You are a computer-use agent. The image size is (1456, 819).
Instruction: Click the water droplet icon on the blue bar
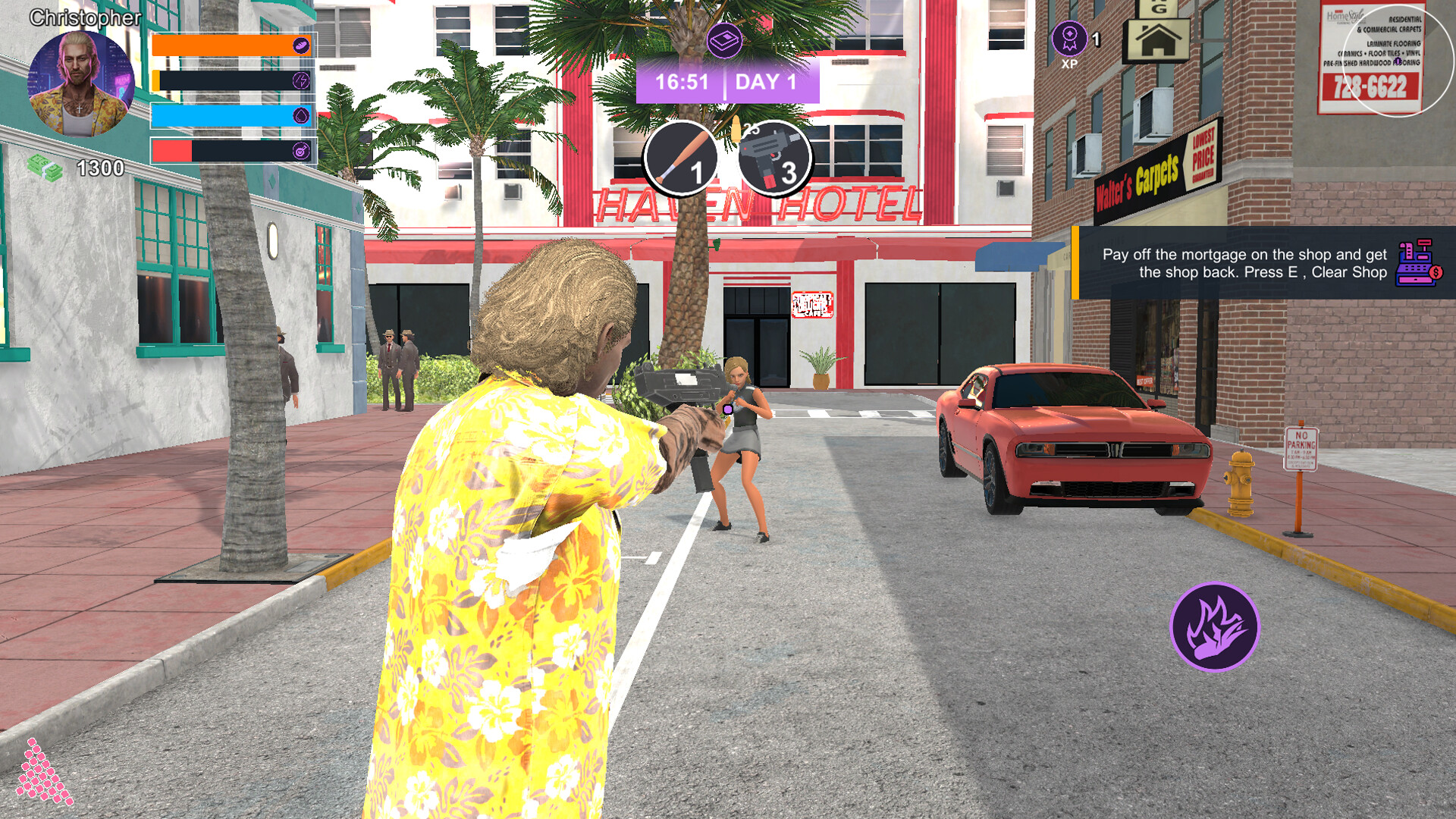(x=302, y=114)
